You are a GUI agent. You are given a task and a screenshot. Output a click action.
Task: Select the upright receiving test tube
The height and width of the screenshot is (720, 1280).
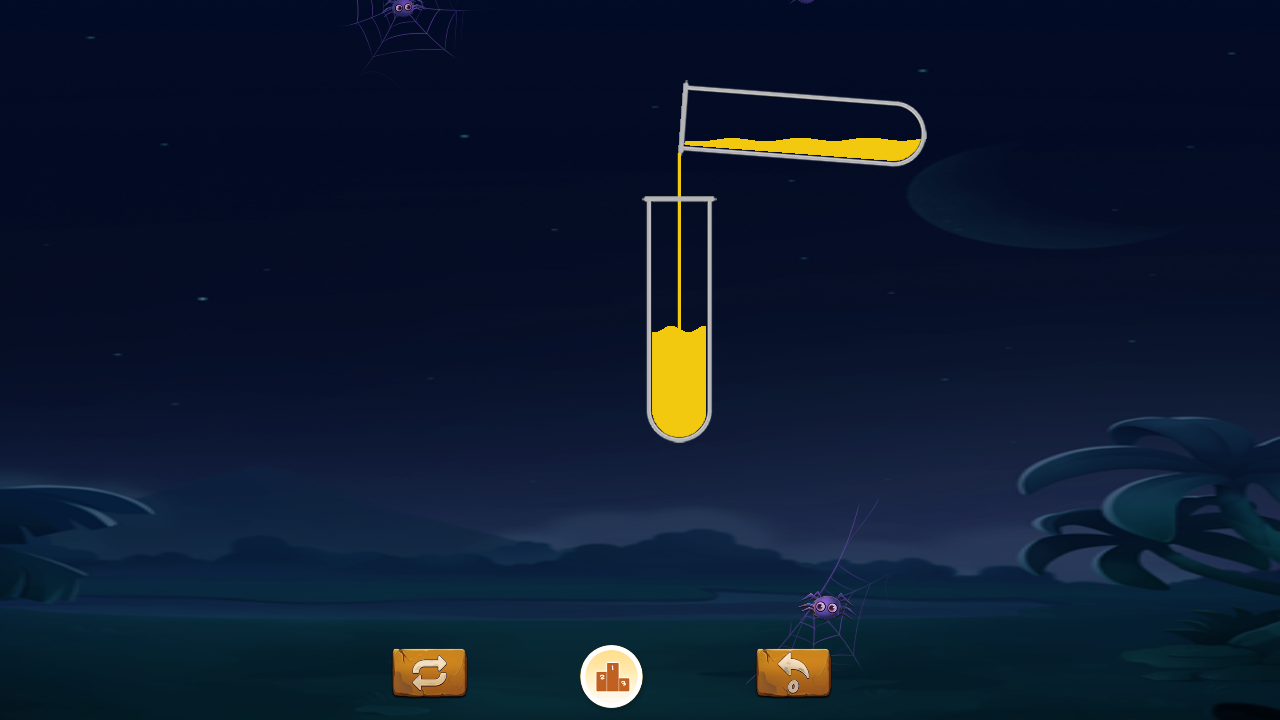680,320
